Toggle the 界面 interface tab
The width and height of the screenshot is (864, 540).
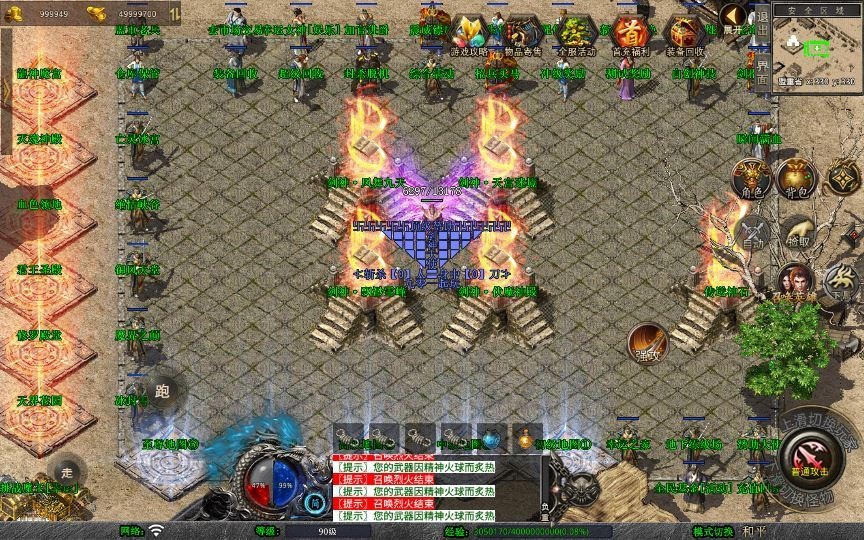click(762, 70)
